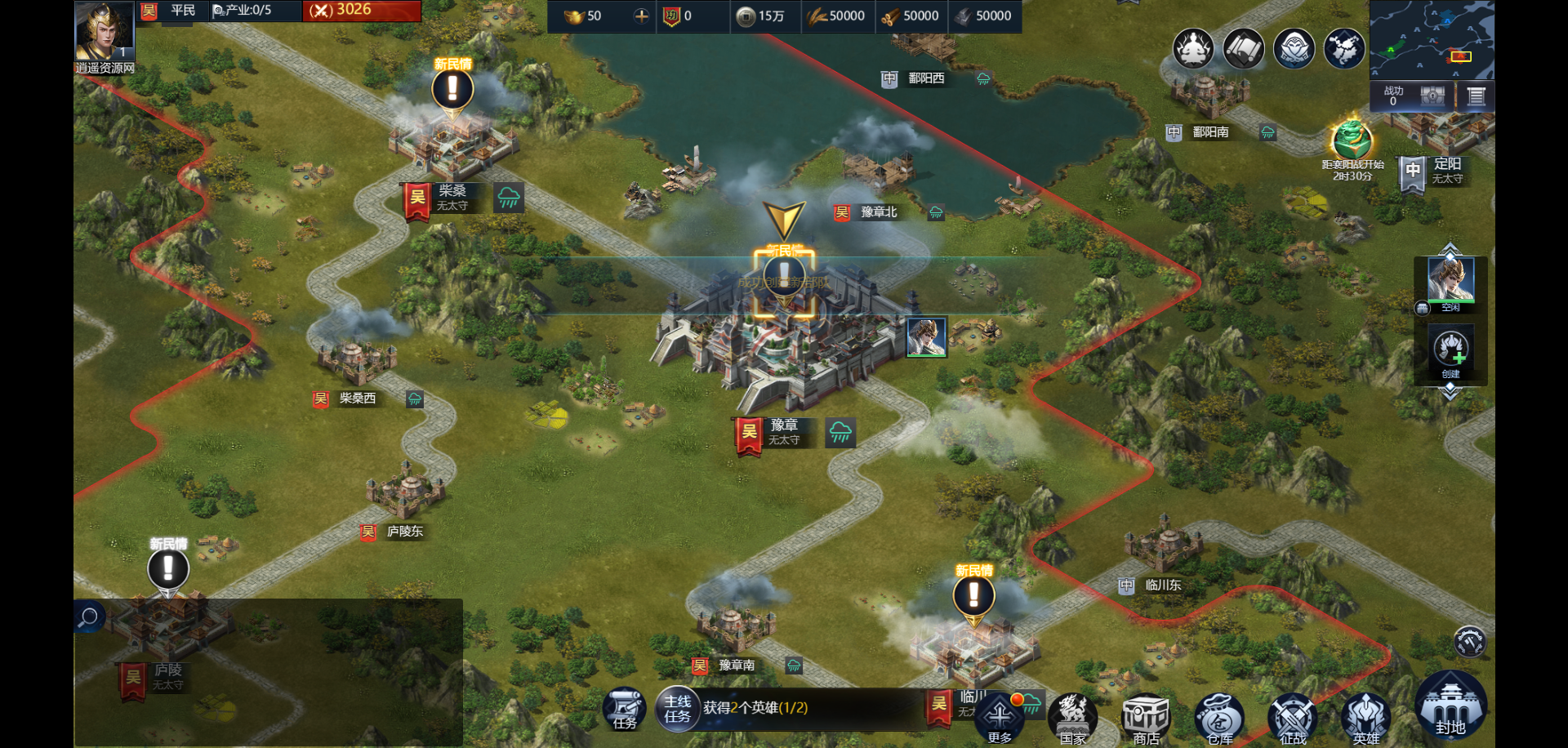Image resolution: width=1568 pixels, height=748 pixels.
Task: Open the 仓库 warehouse
Action: click(x=1220, y=719)
